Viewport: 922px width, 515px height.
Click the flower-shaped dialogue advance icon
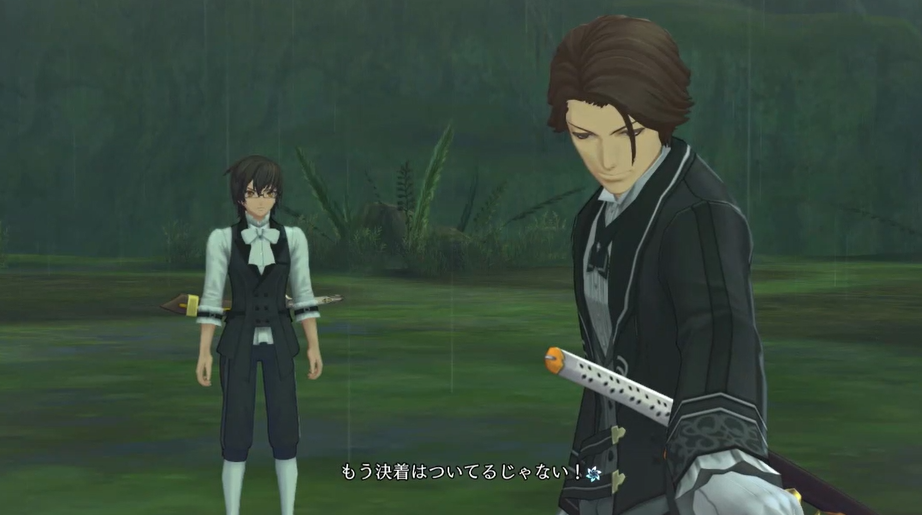point(595,471)
